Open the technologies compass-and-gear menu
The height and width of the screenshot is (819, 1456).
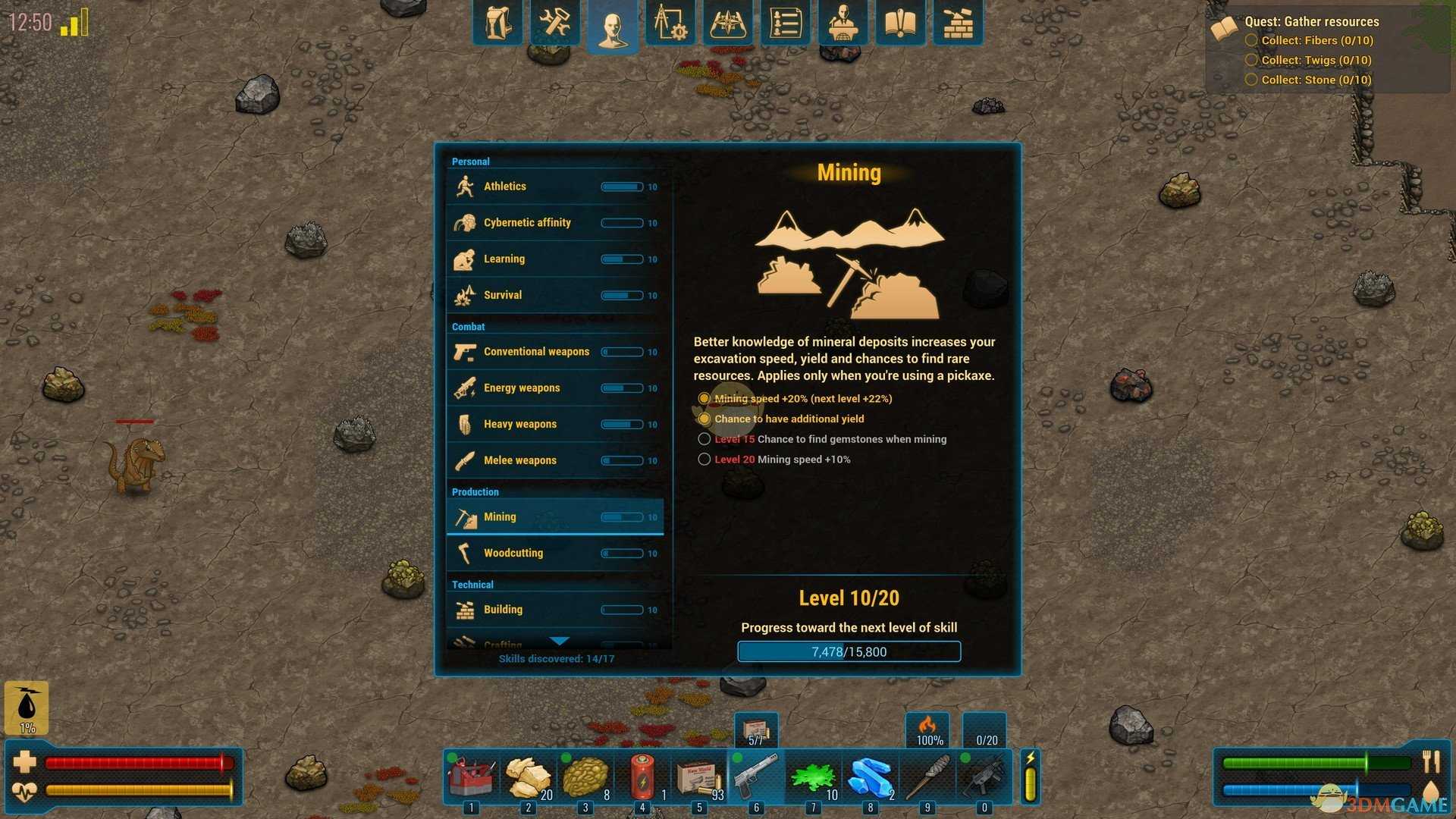(x=670, y=24)
